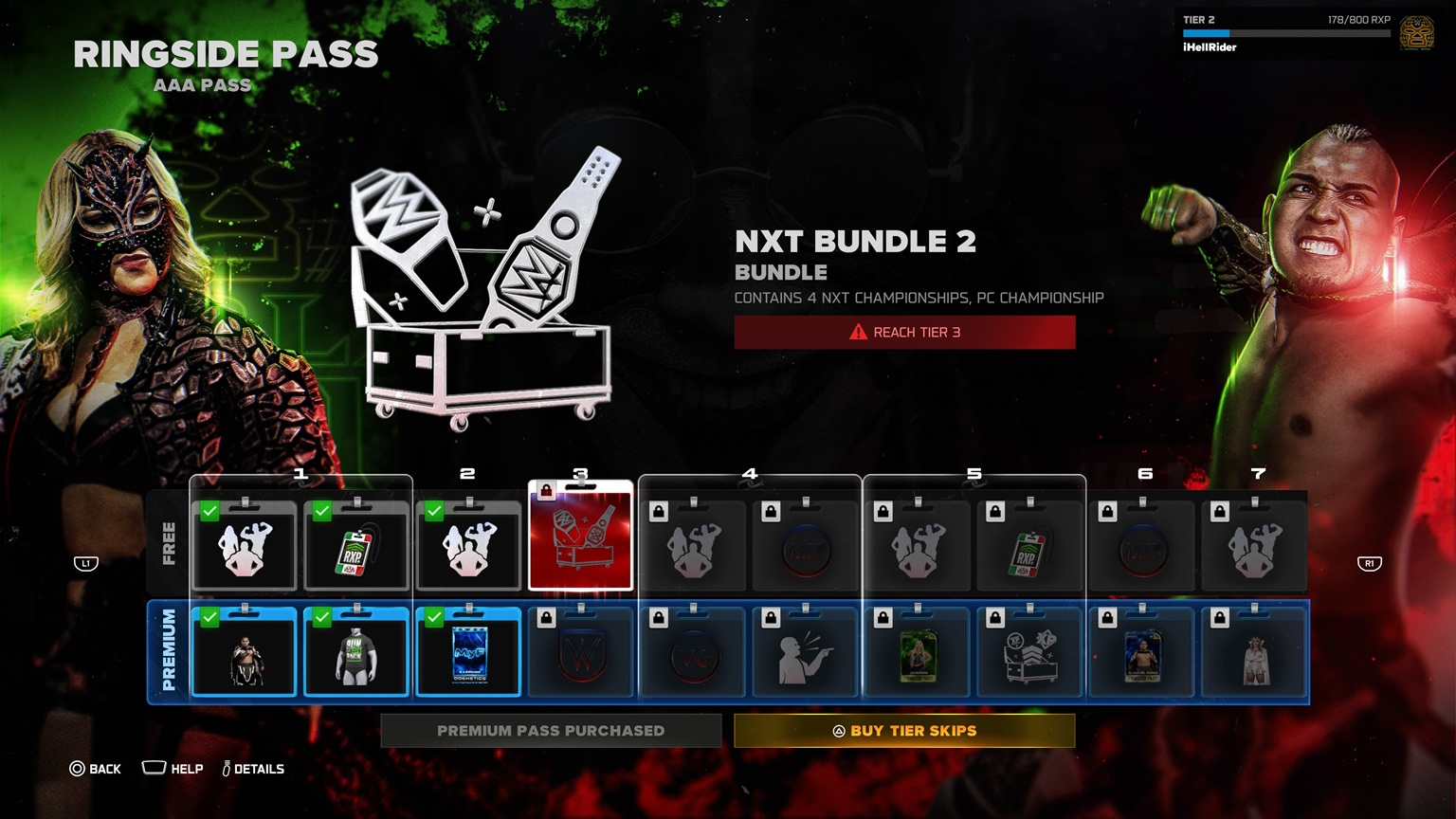The width and height of the screenshot is (1456, 819).
Task: Select the locked VC coin premium reward
Action: 693,653
